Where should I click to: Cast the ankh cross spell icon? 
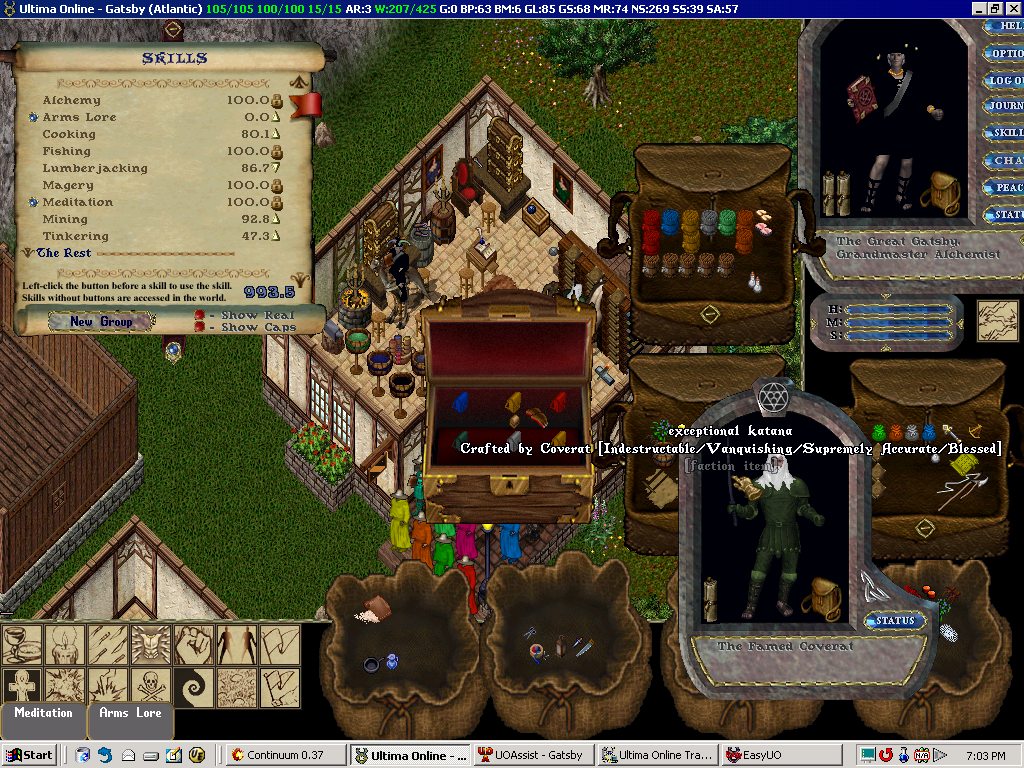point(22,688)
